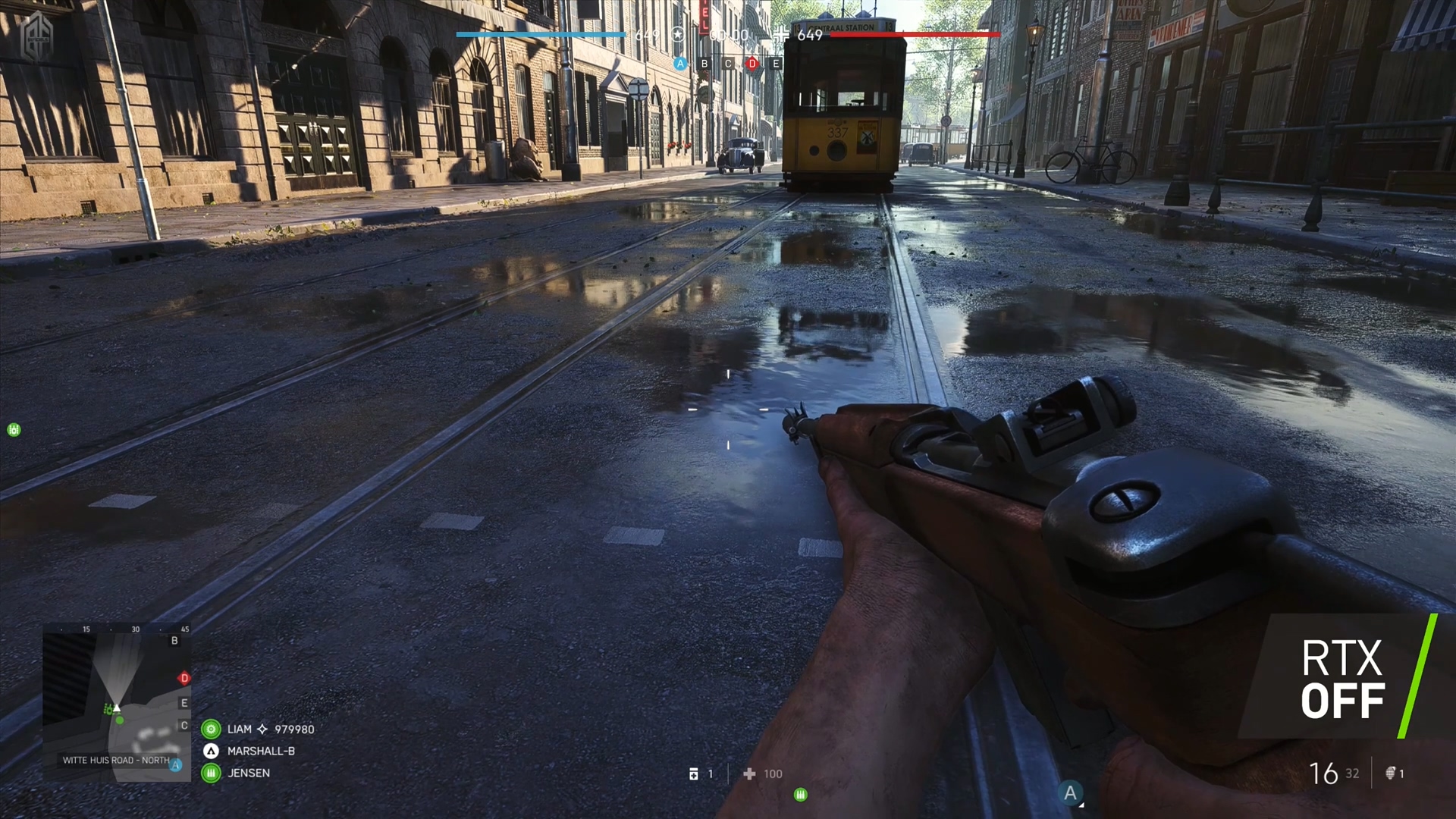1456x819 pixels.
Task: Click the red D marker on the minimap
Action: (x=184, y=678)
